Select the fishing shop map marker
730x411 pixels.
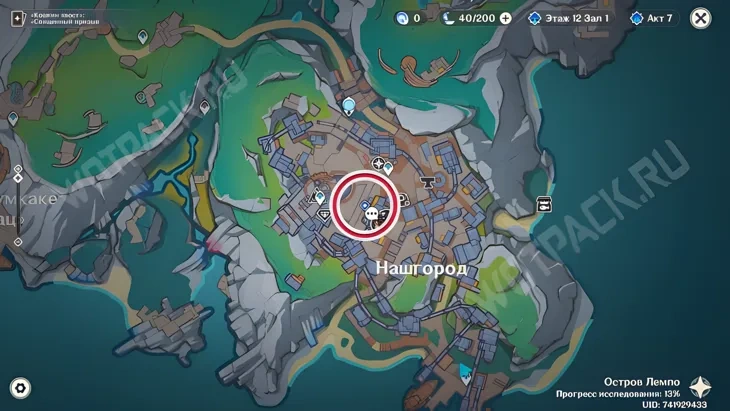point(544,203)
